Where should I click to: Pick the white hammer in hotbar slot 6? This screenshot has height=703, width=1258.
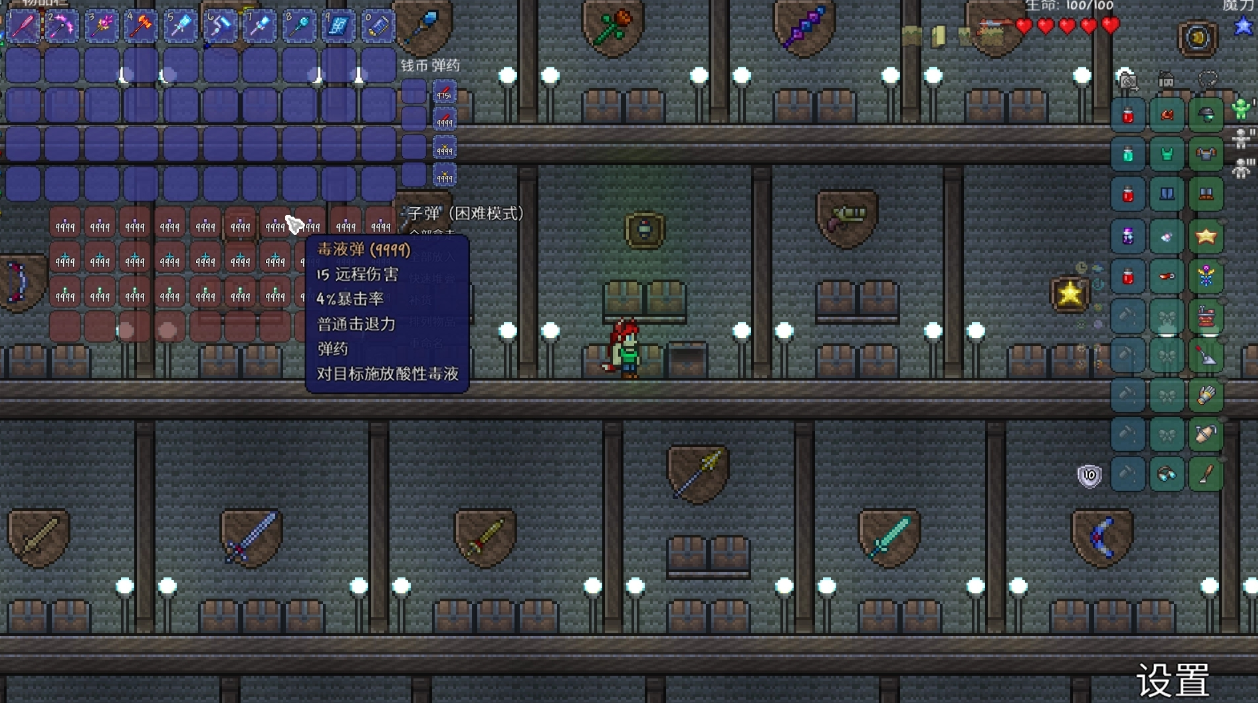(x=220, y=26)
